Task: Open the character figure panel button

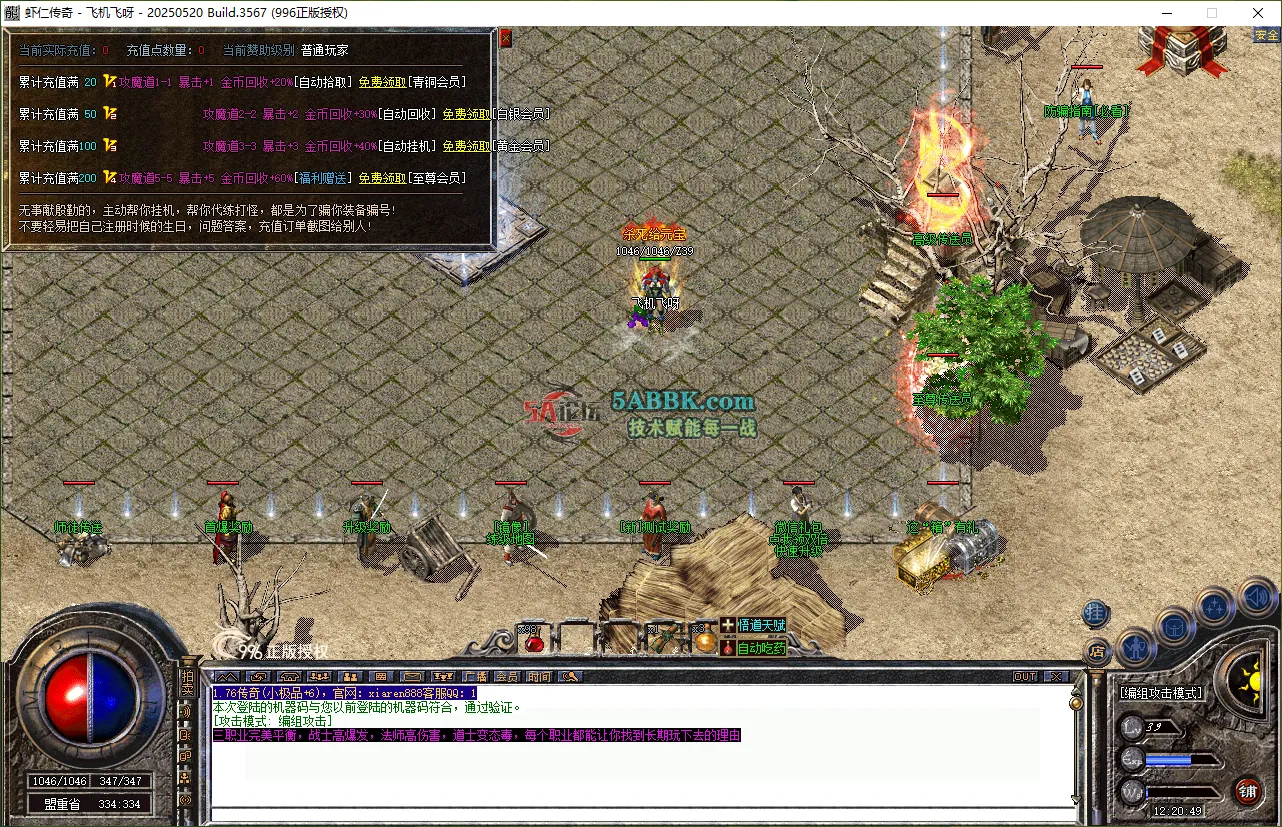Action: pos(1136,647)
